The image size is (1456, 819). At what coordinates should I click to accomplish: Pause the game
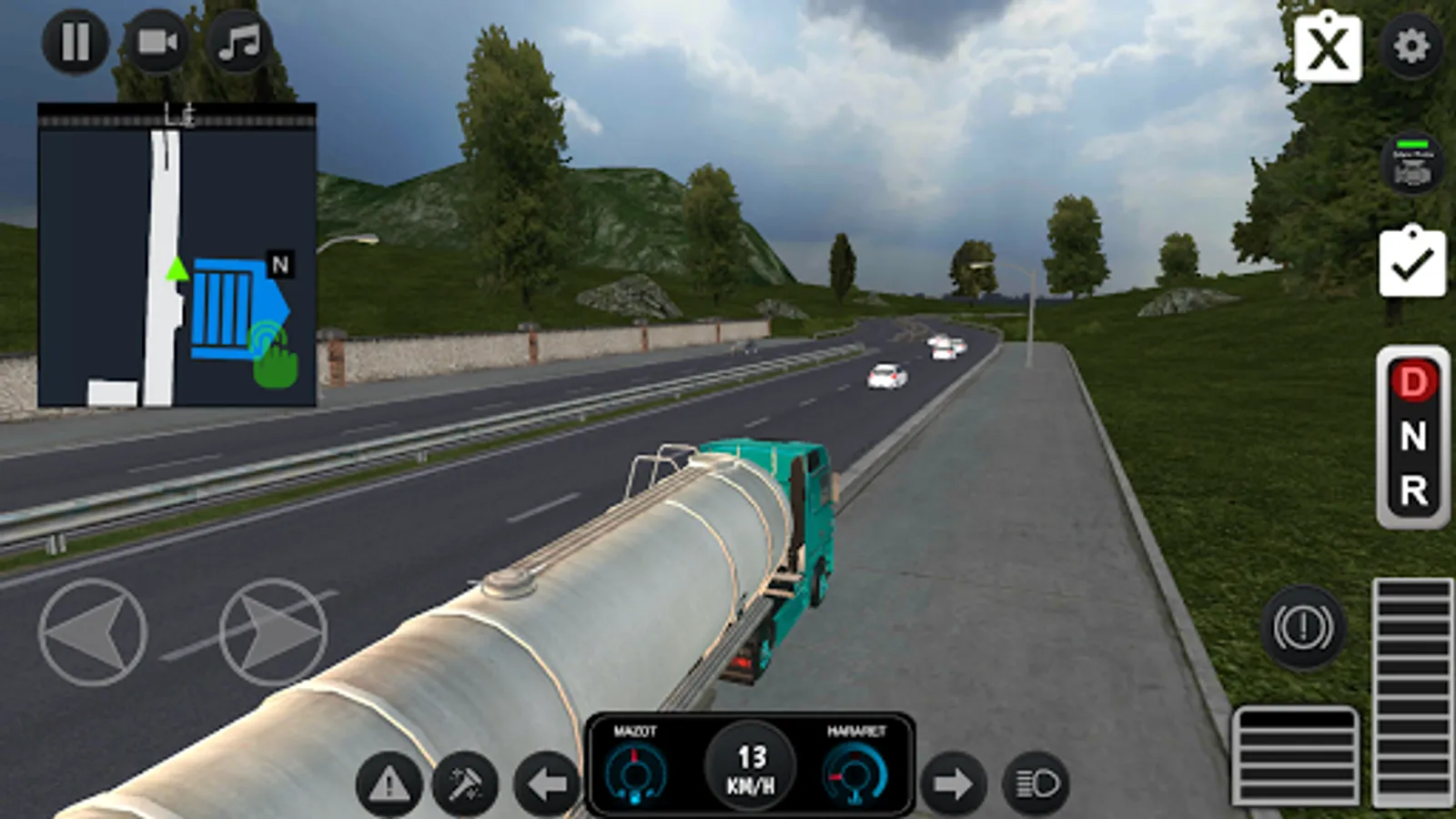[x=76, y=43]
